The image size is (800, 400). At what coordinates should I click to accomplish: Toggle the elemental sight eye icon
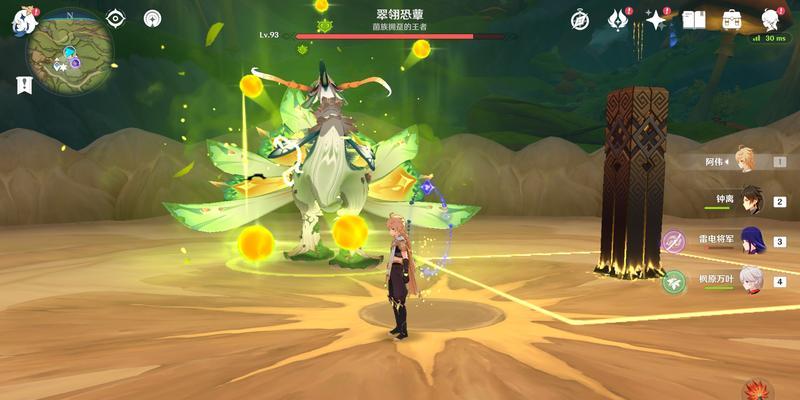tap(116, 18)
